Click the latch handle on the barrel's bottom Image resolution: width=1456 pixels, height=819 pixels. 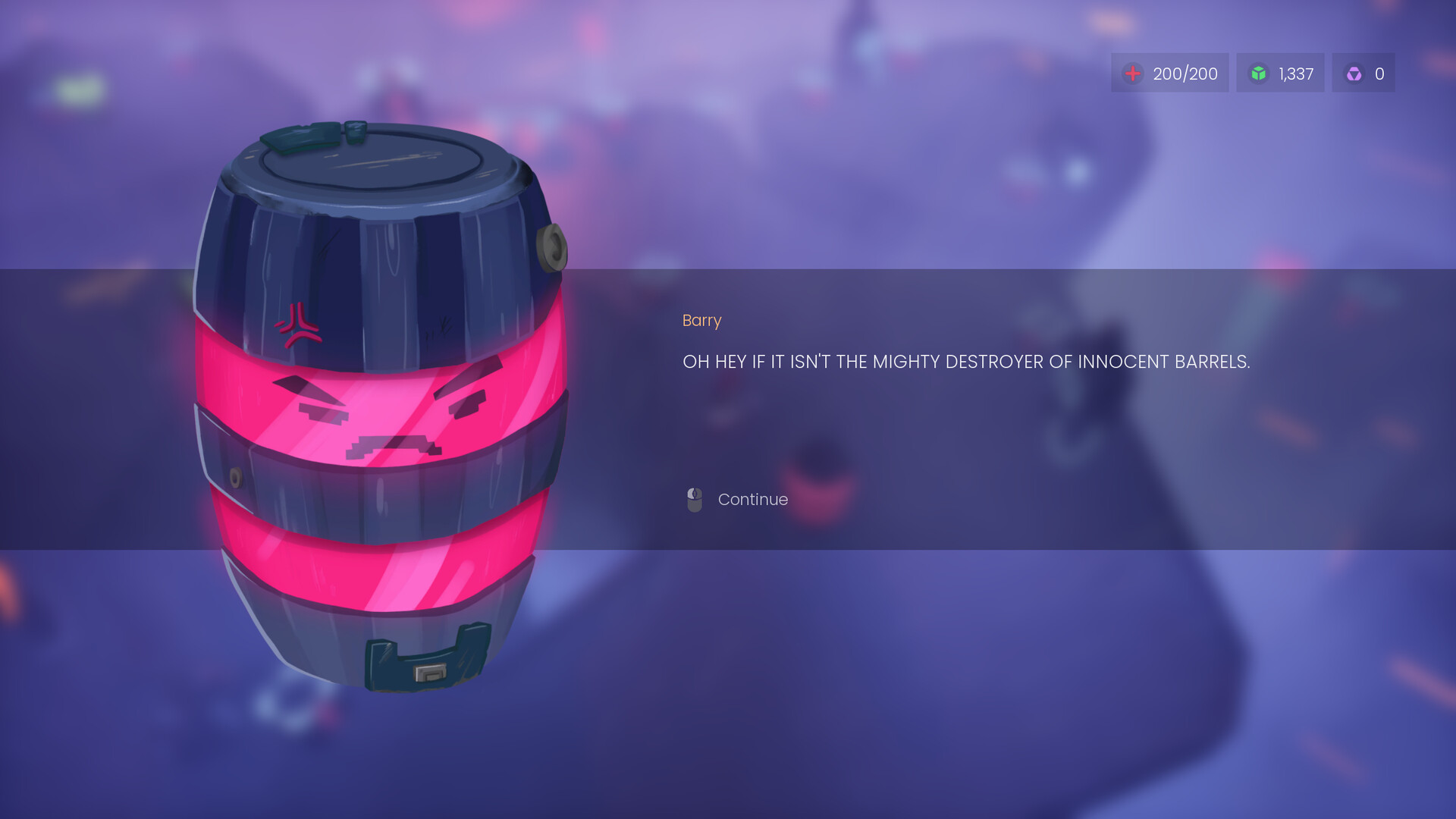tap(425, 660)
